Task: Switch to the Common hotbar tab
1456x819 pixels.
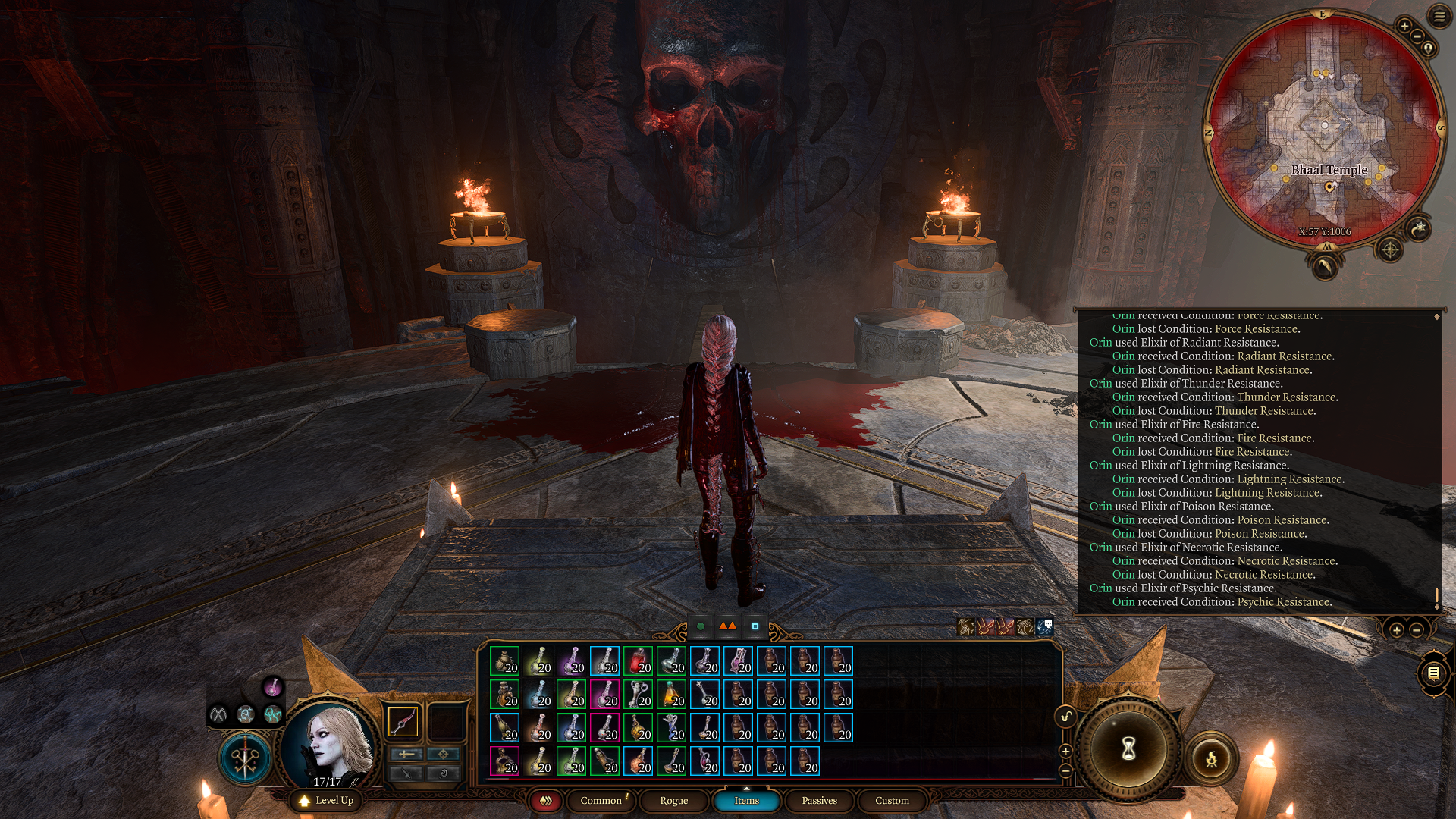Action: click(x=601, y=801)
